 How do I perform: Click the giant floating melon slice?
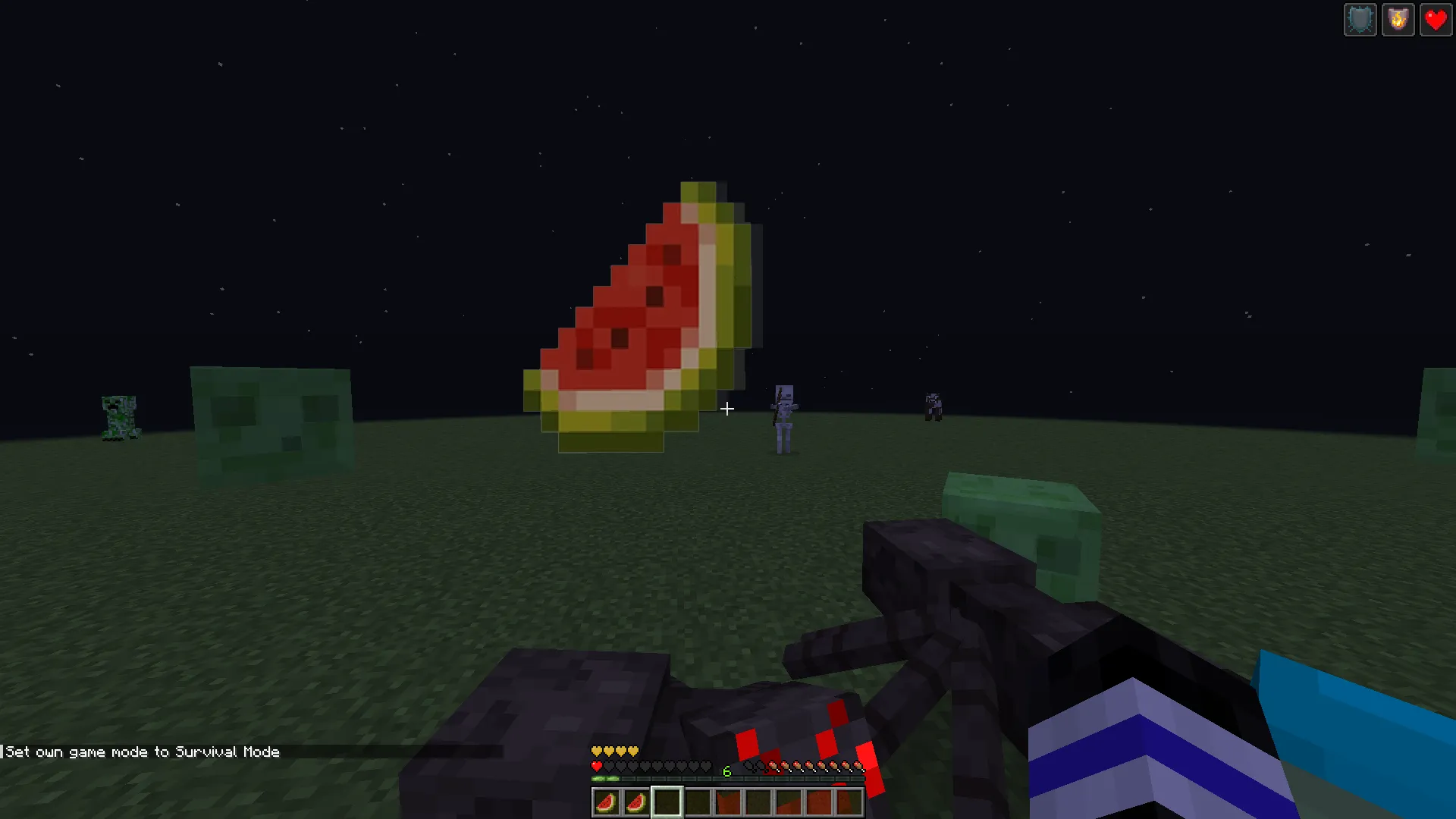click(645, 311)
